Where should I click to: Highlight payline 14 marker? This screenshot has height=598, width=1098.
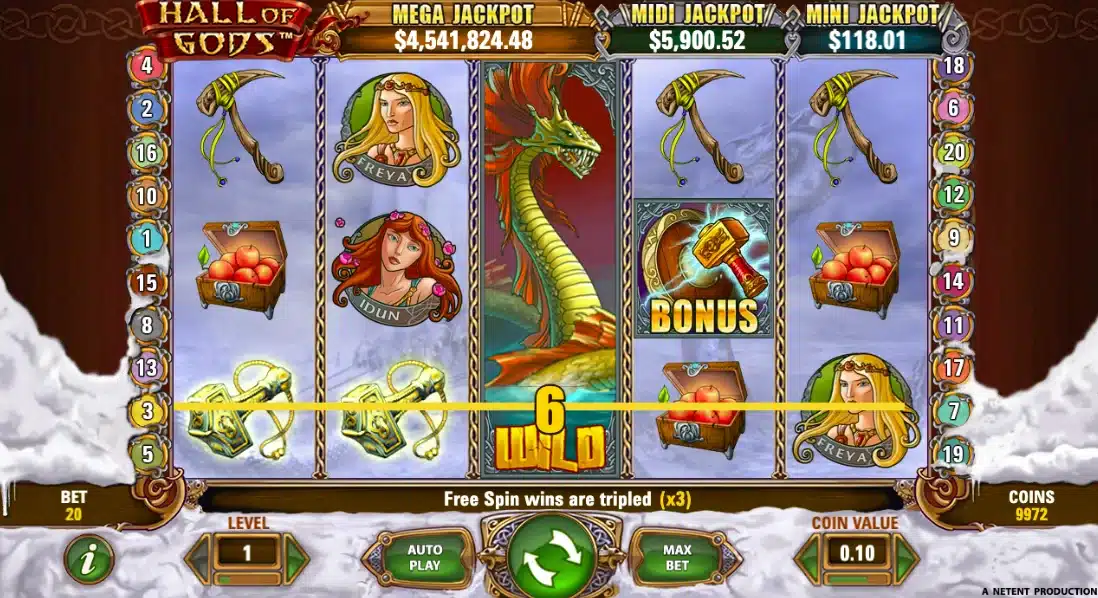[x=953, y=282]
